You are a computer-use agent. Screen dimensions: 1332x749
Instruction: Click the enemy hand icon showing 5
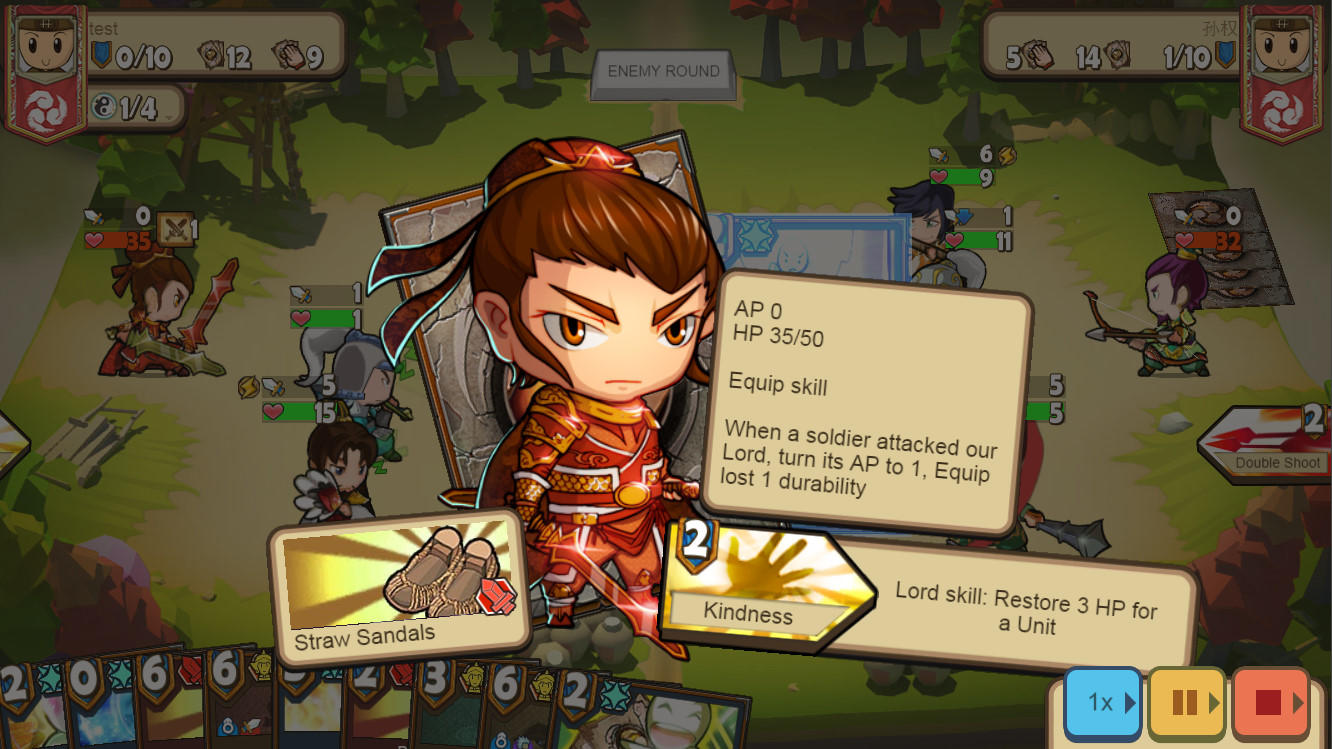pyautogui.click(x=1038, y=53)
